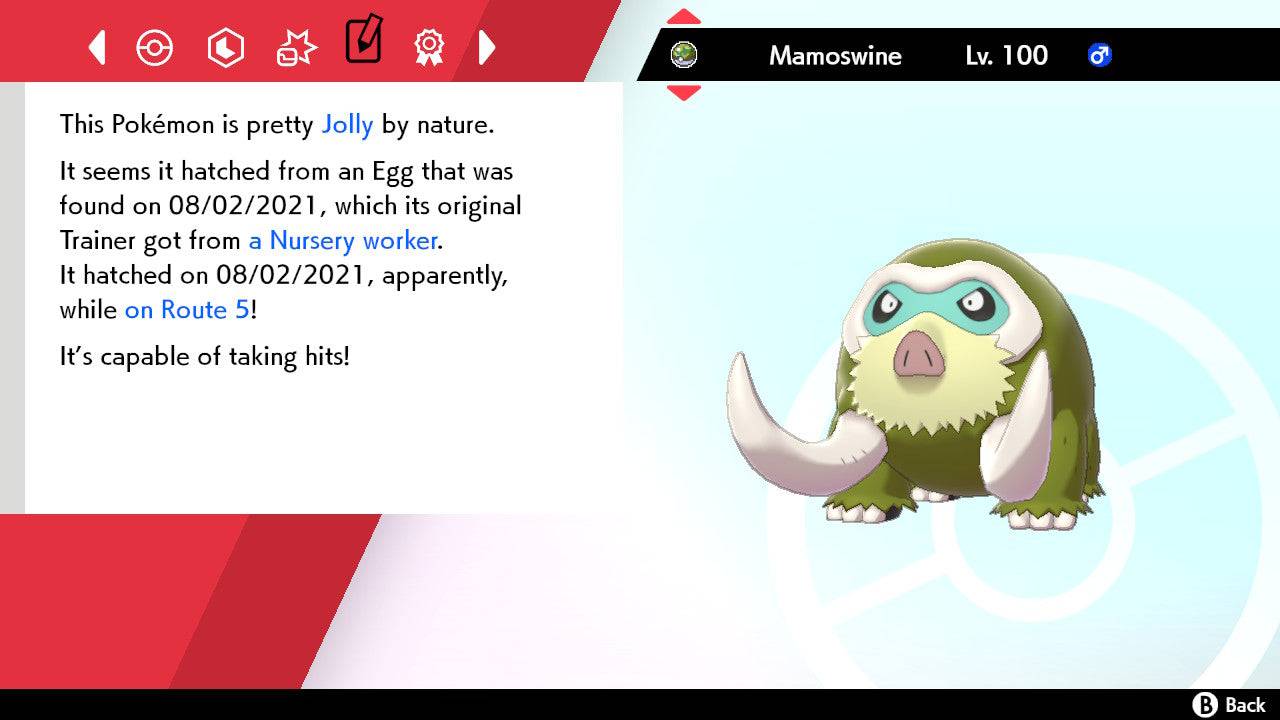
Task: Open the ribbons rosette icon
Action: pos(429,46)
